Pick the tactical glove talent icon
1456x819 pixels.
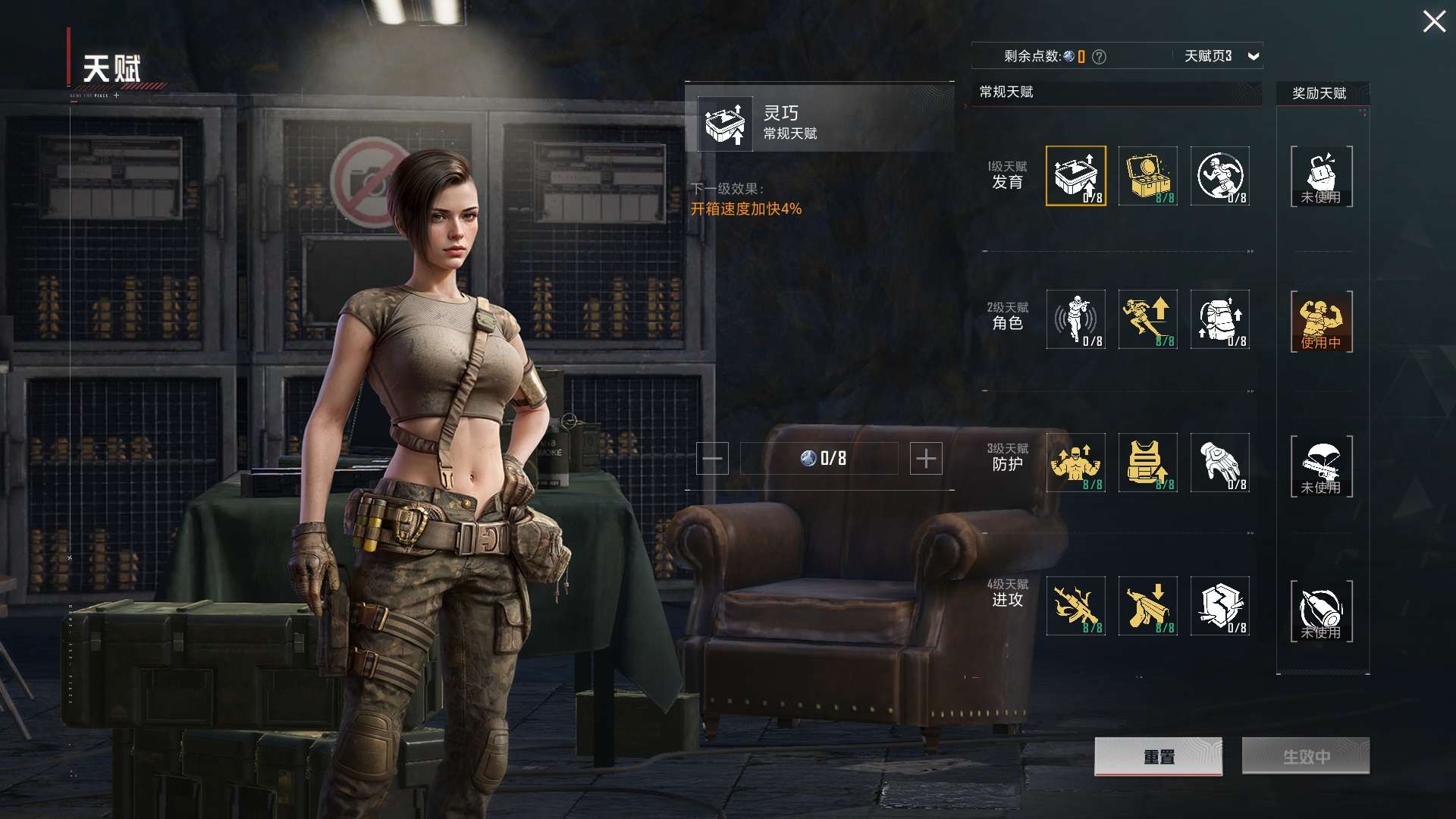(1219, 463)
